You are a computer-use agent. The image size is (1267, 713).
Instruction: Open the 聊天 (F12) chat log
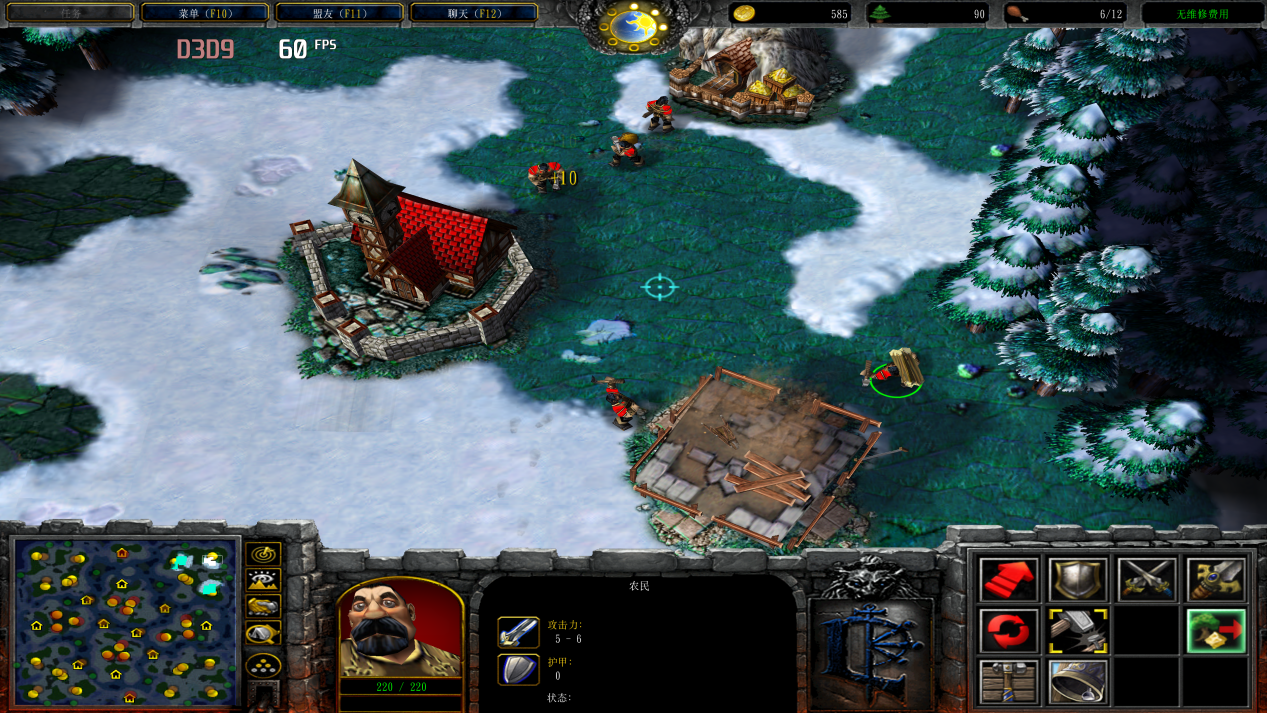pos(473,13)
